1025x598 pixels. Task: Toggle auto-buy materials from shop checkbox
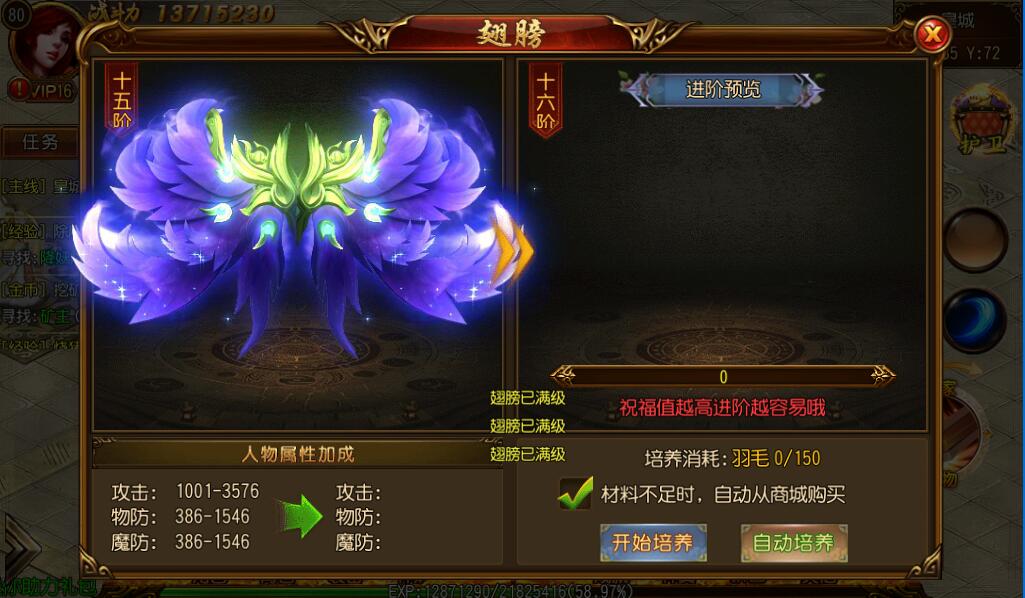576,494
